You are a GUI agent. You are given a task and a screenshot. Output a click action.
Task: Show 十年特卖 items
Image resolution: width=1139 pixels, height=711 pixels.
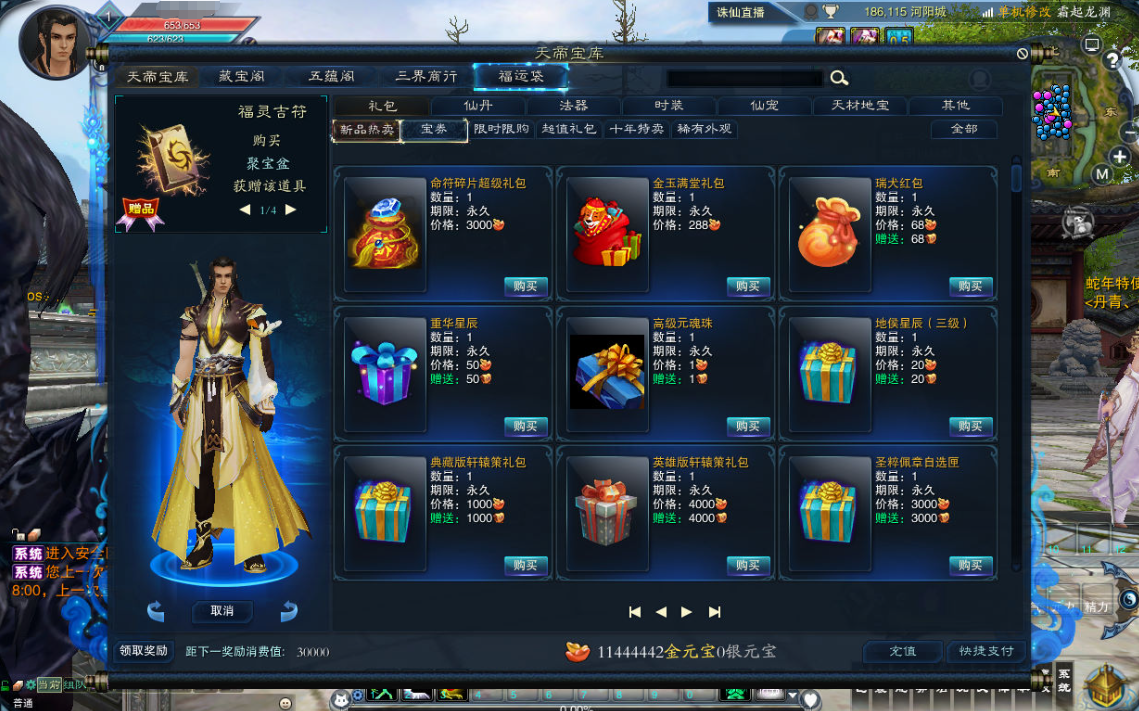(x=636, y=129)
